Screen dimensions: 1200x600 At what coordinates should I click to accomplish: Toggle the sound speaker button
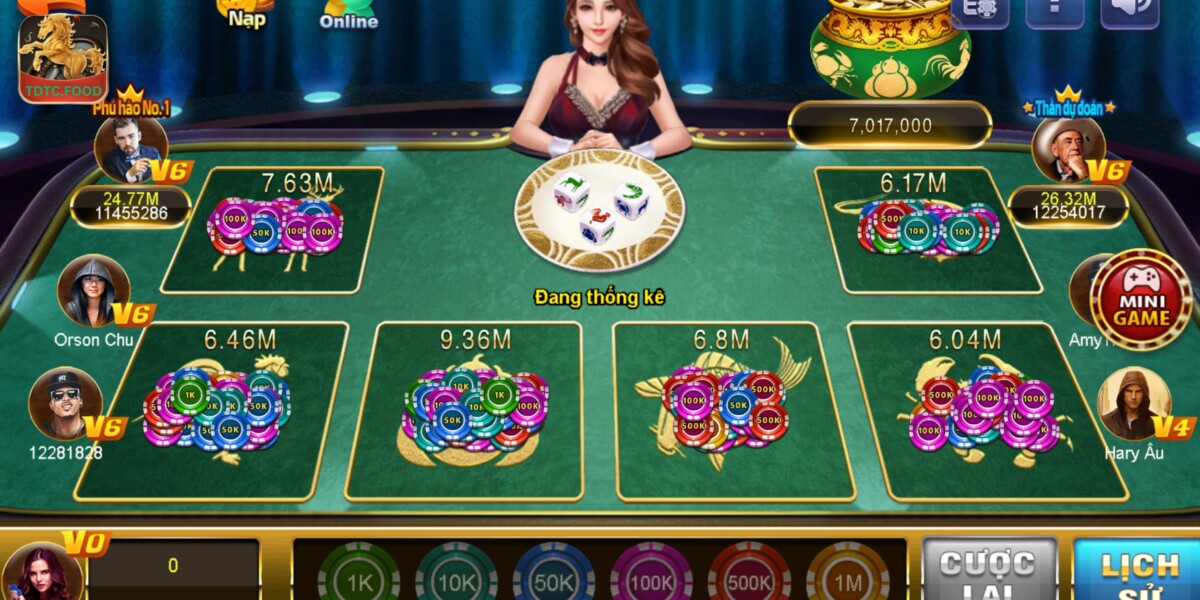click(x=1129, y=12)
